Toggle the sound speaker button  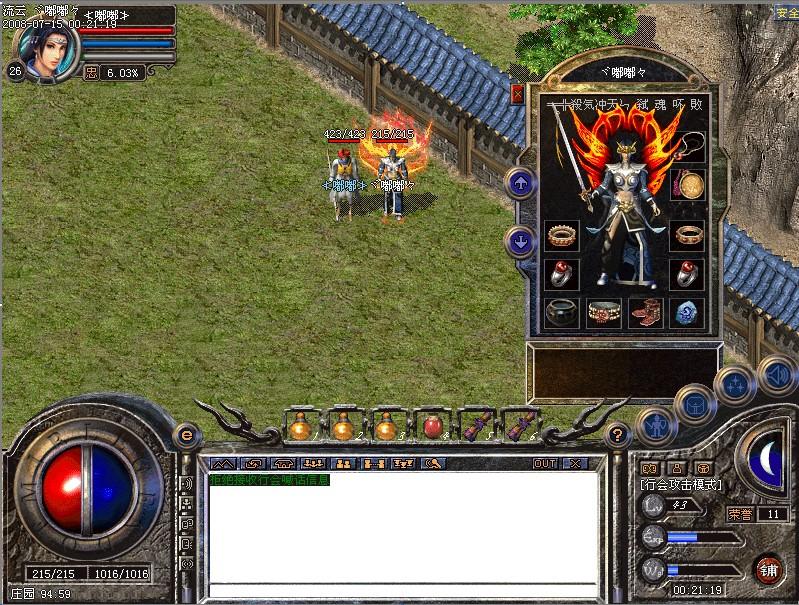point(774,376)
